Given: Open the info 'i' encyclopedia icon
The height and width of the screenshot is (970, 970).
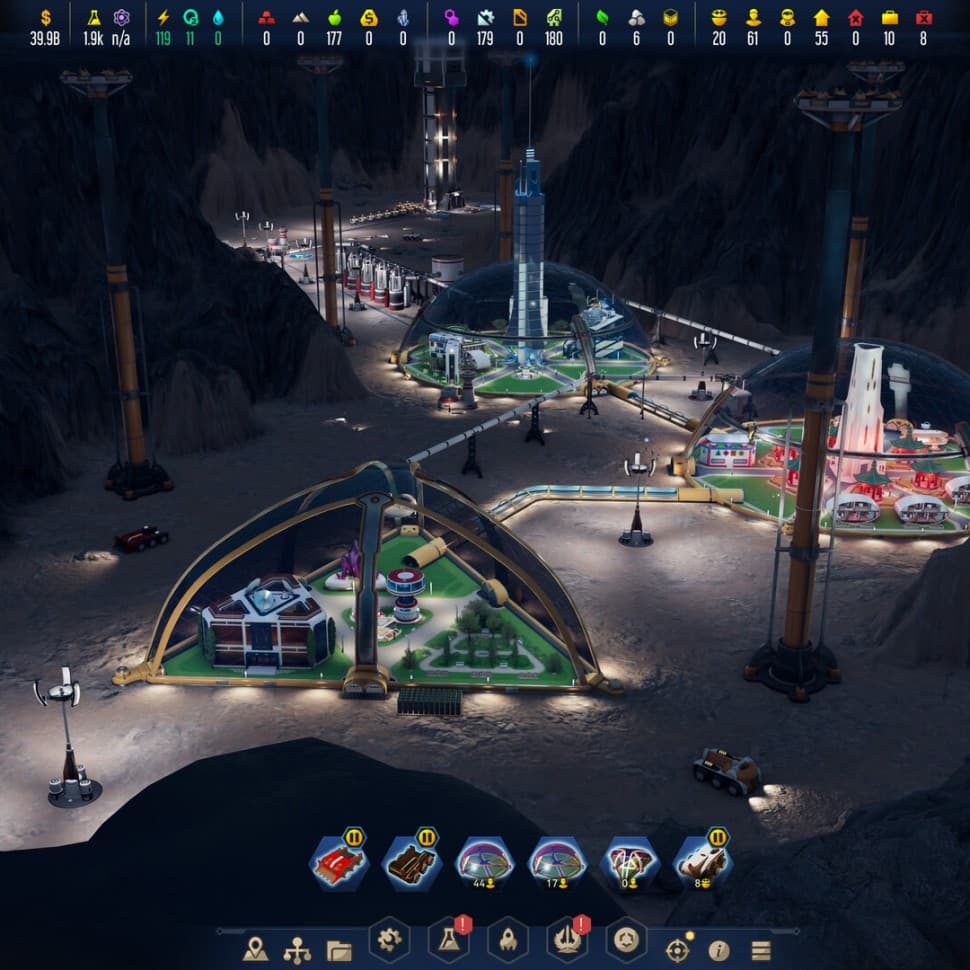Looking at the screenshot, I should tap(719, 950).
